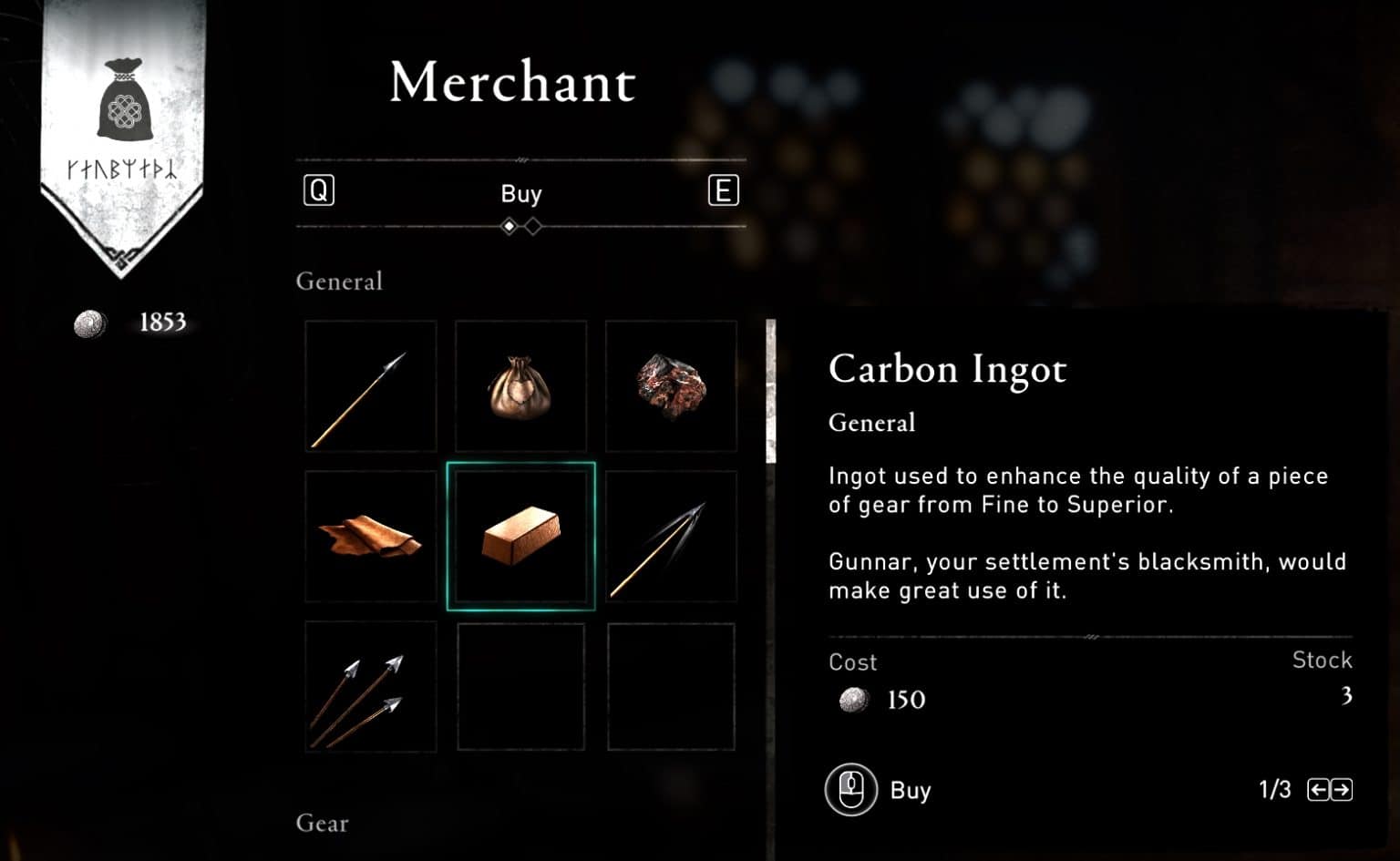Select the iron ore item in top row
This screenshot has height=861, width=1400.
click(672, 385)
